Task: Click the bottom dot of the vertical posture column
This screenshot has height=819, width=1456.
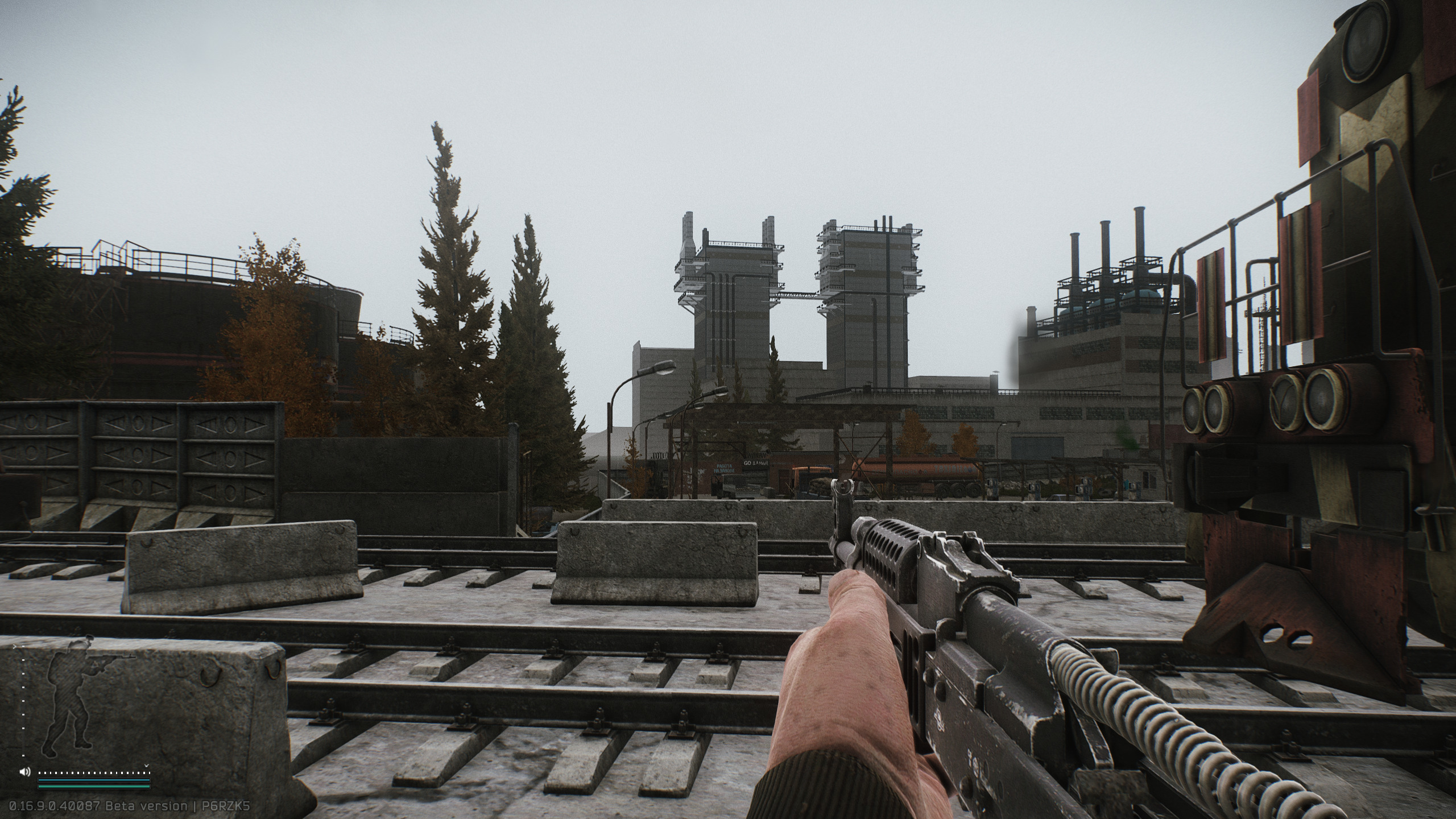Action: [x=23, y=755]
